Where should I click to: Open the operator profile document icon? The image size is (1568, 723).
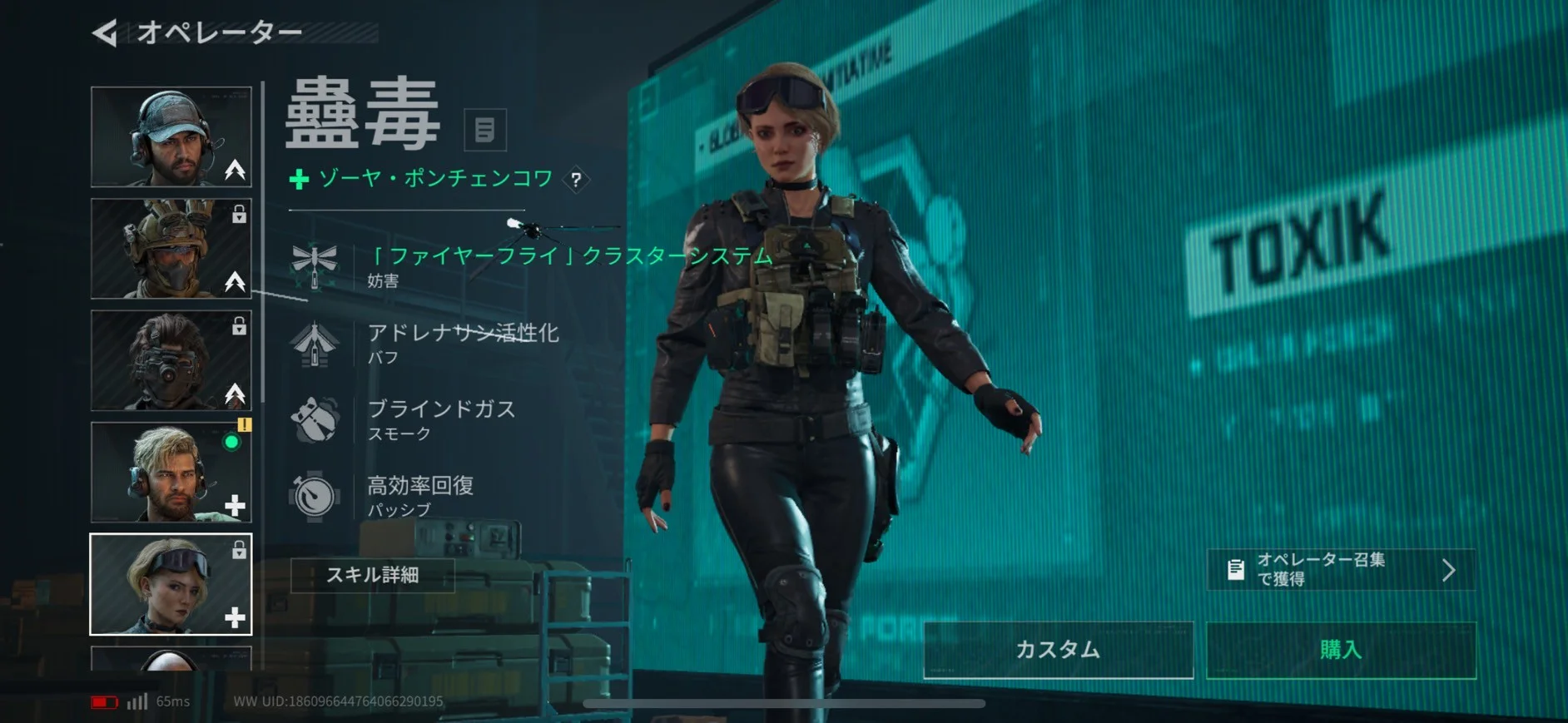point(484,130)
